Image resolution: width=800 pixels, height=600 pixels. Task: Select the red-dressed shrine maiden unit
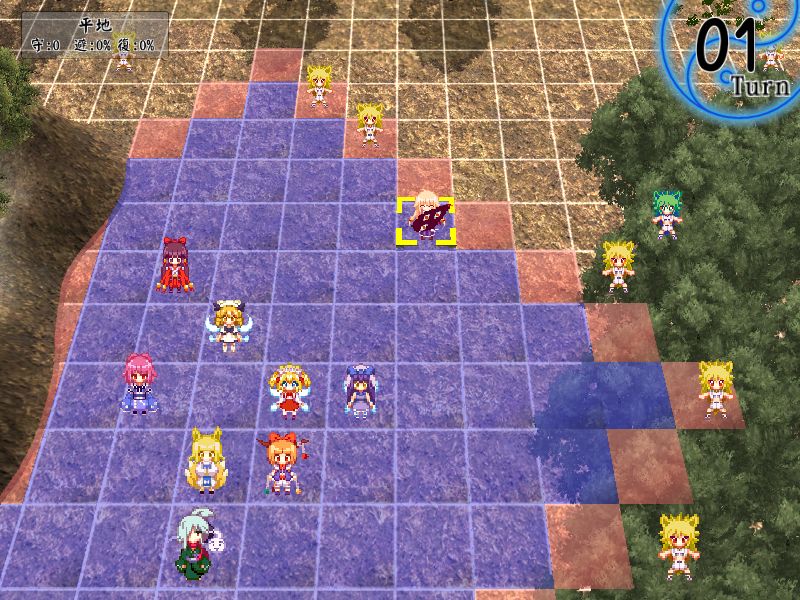[175, 266]
